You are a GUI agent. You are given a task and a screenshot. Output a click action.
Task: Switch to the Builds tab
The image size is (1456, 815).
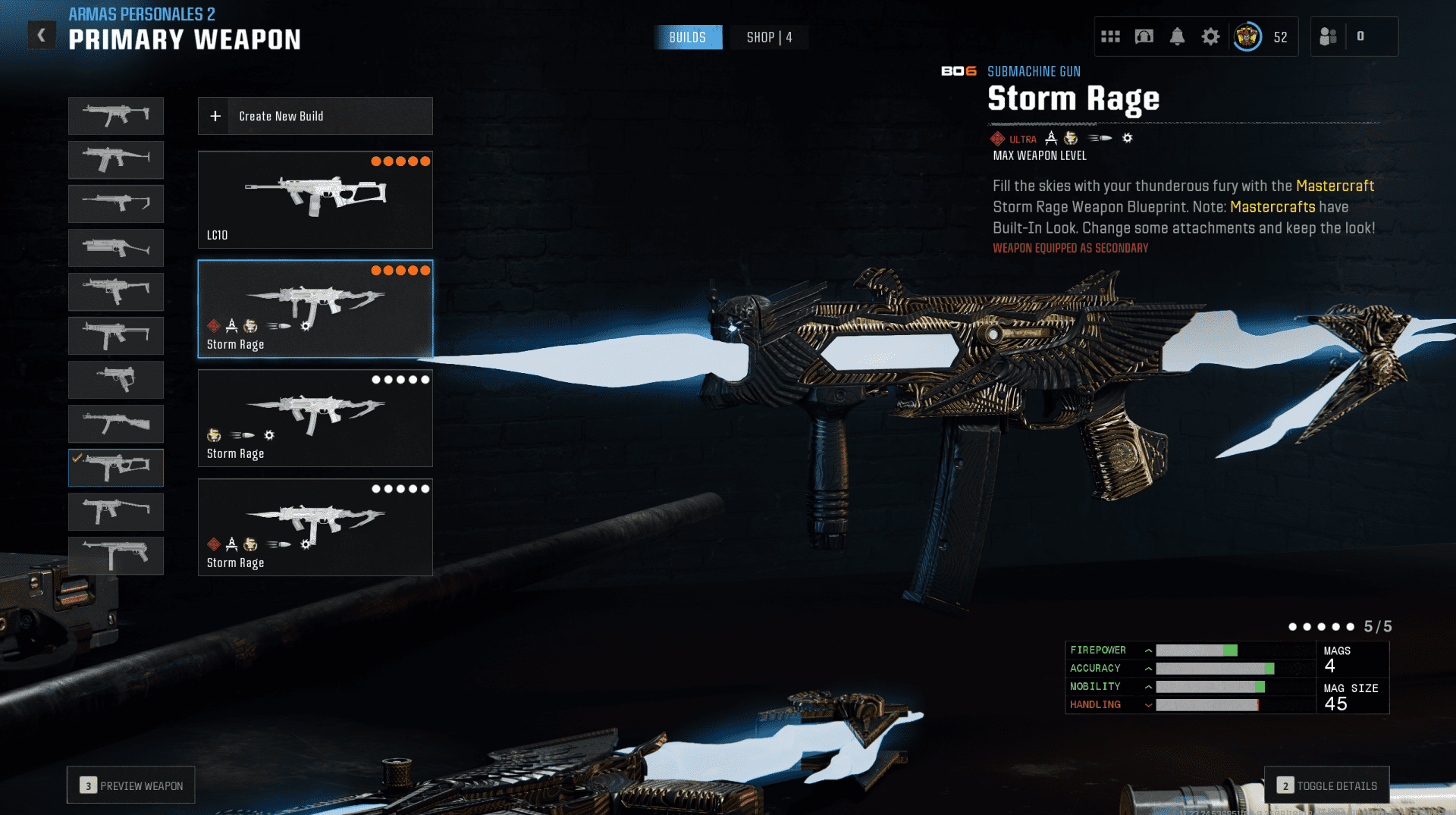pos(688,37)
